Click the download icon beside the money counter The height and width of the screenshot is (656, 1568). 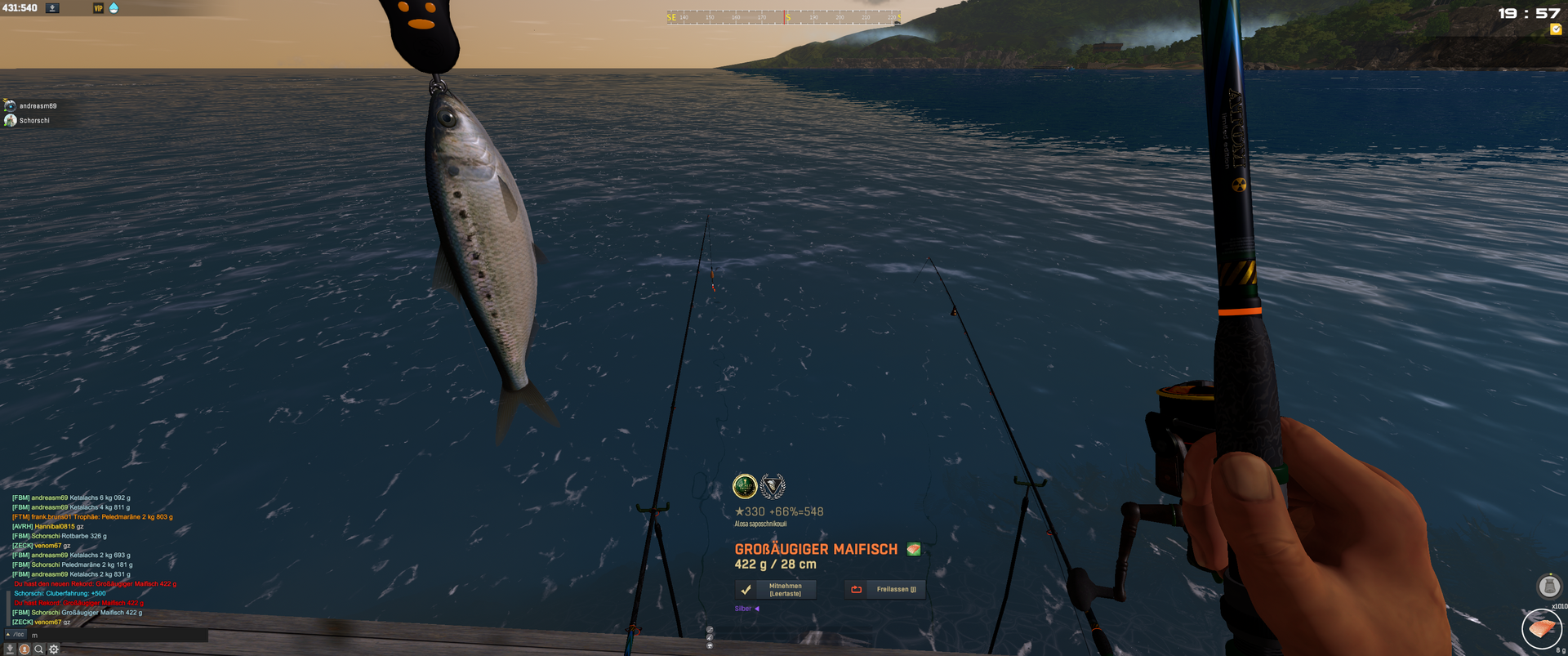(52, 8)
